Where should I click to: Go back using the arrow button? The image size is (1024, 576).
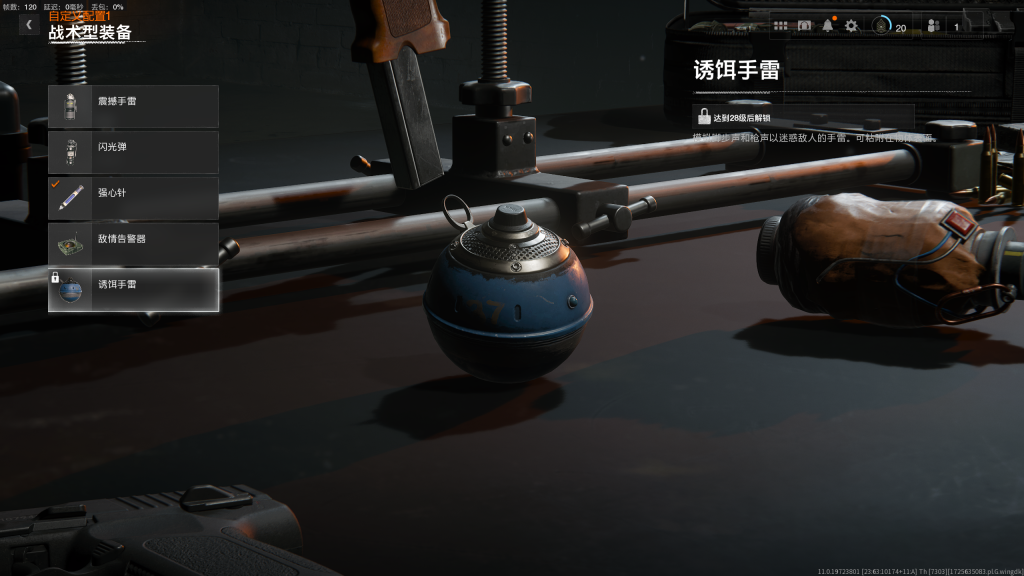point(29,24)
